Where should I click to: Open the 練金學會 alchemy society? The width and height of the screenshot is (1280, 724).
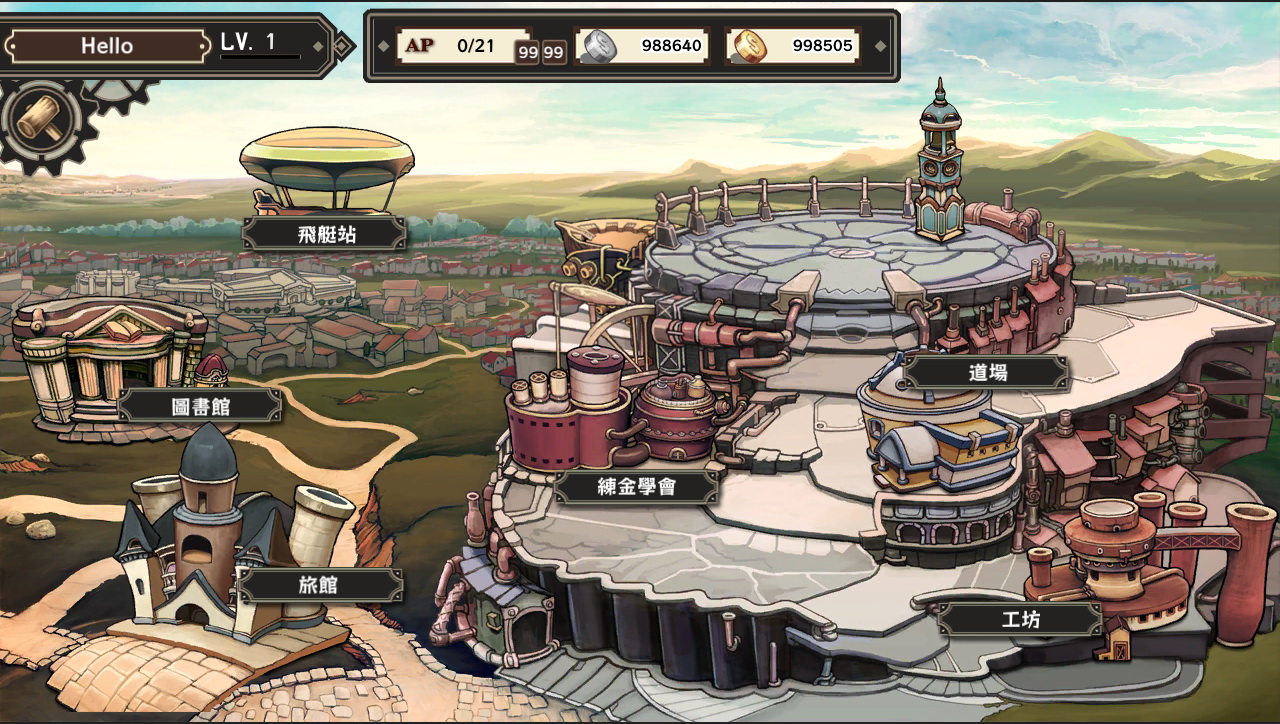point(637,487)
